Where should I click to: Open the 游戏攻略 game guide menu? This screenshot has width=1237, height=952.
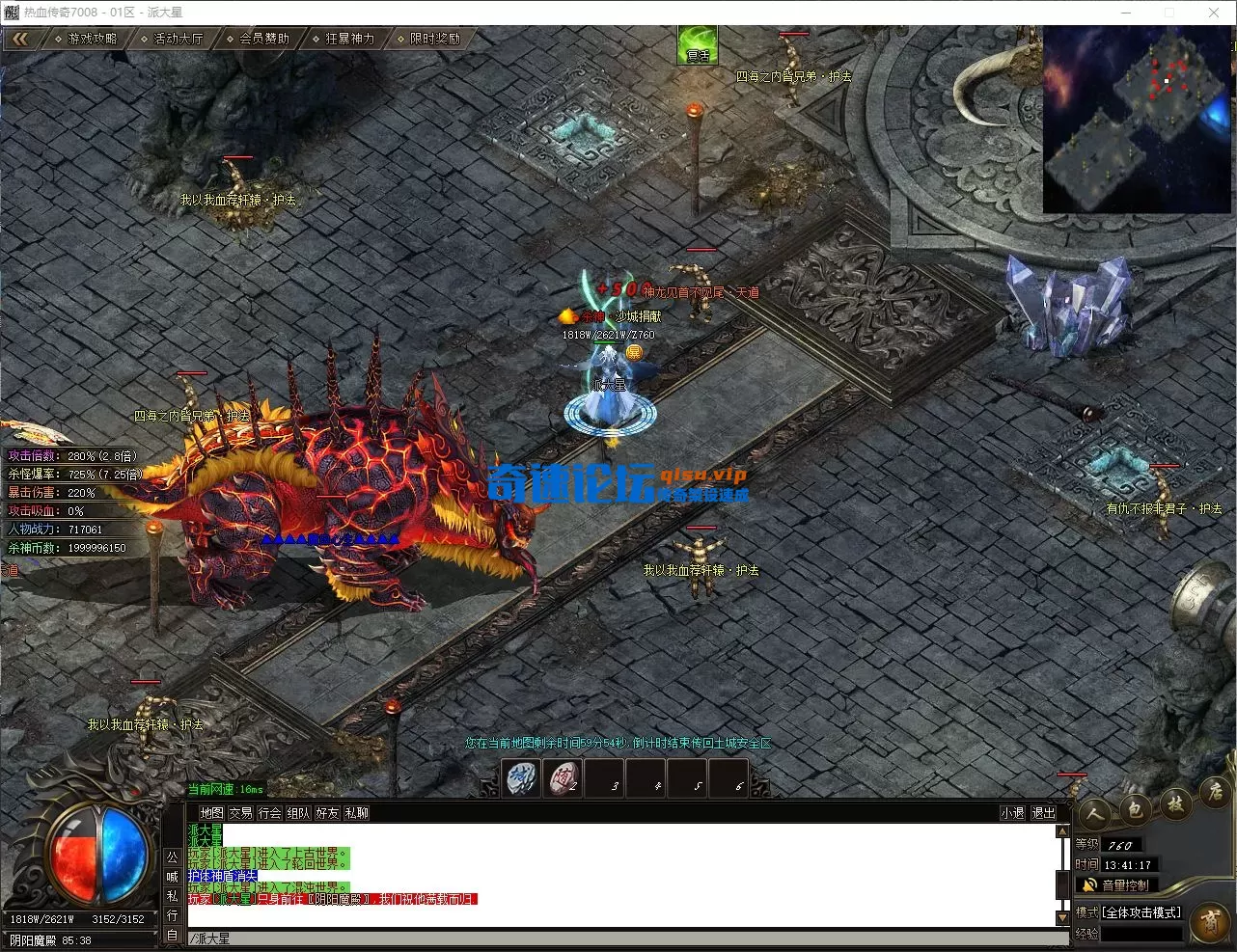[x=87, y=39]
